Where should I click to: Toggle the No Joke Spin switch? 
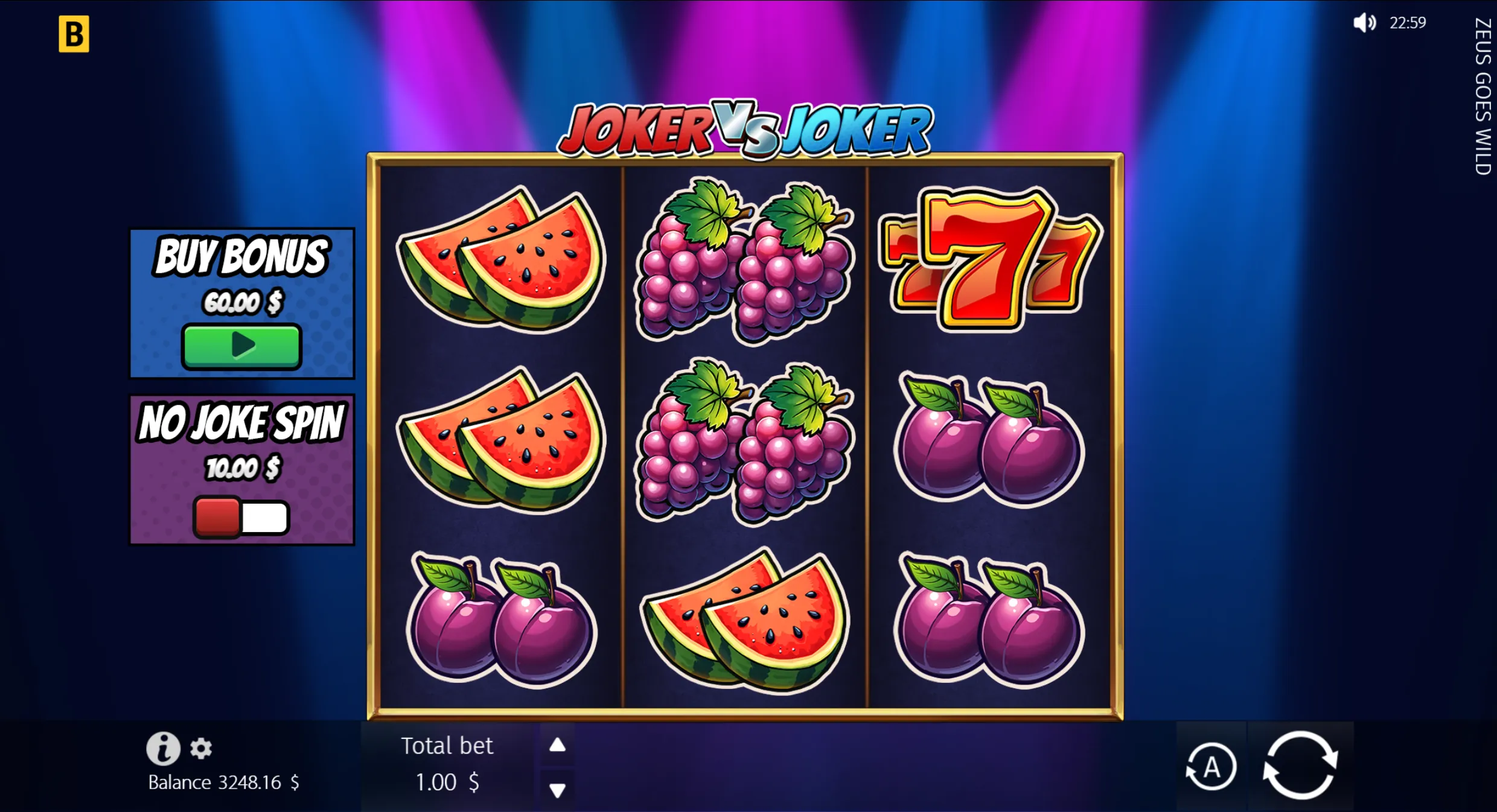(241, 517)
